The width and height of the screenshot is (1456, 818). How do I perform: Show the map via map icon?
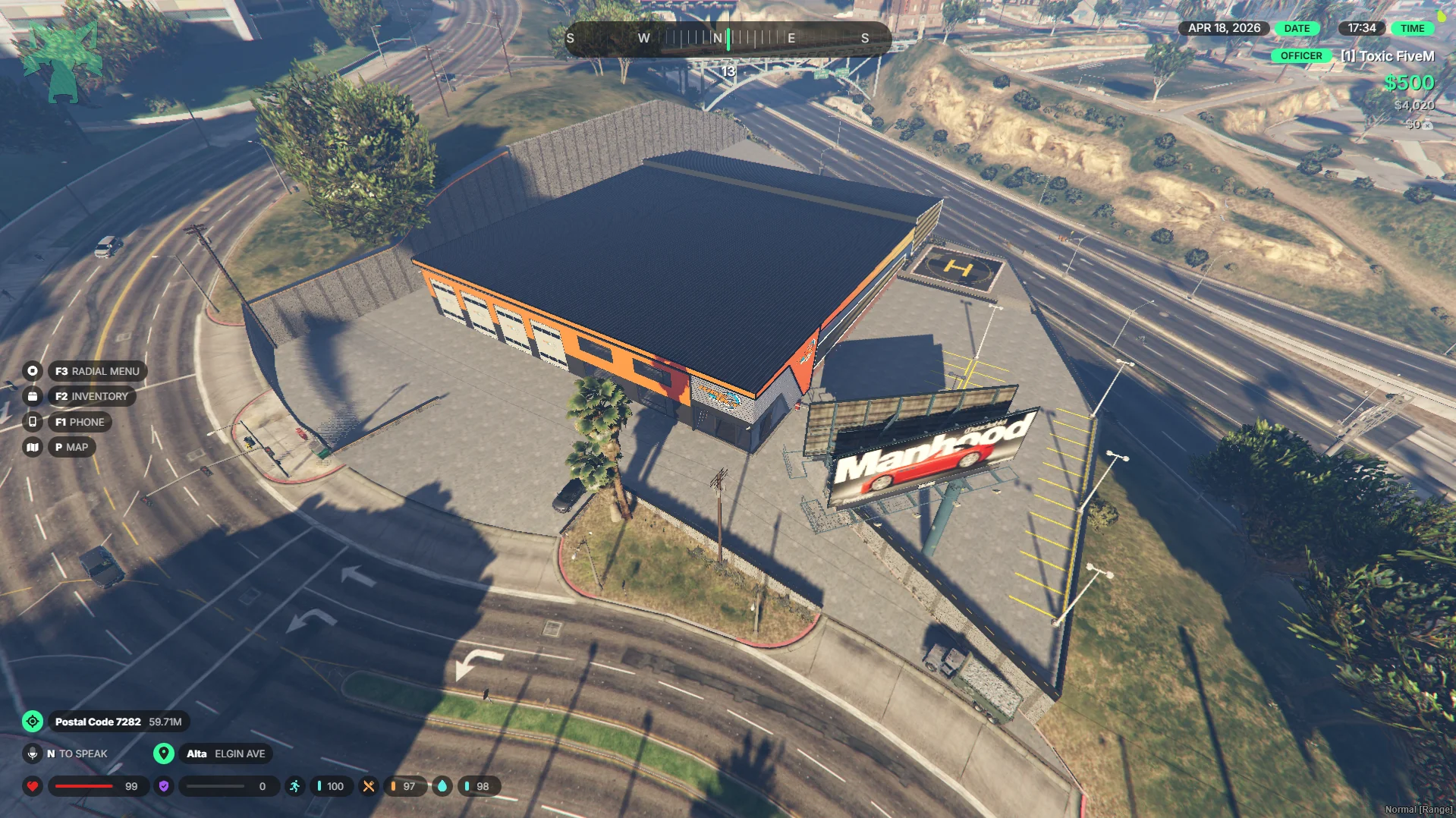32,447
